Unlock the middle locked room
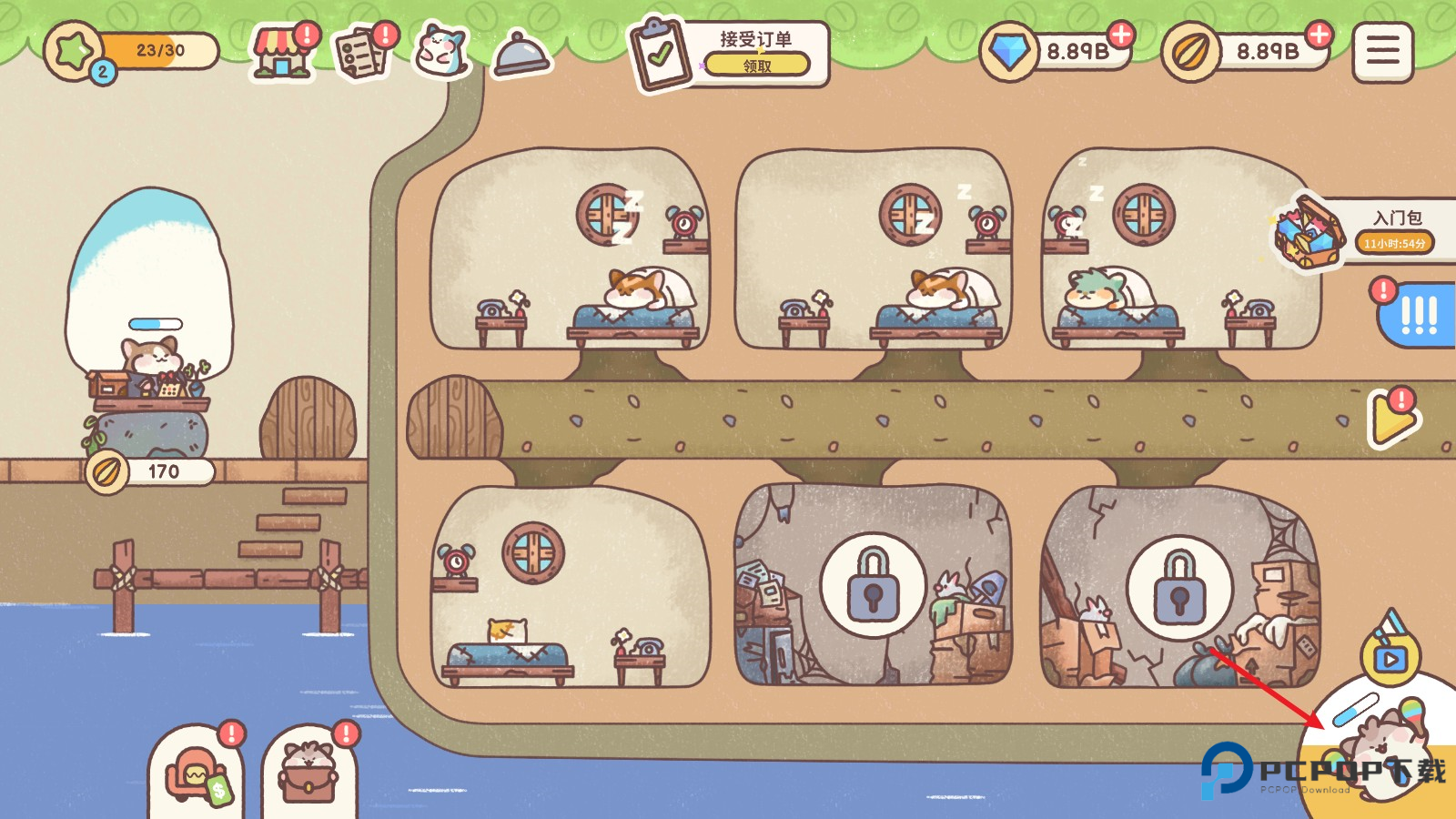1456x819 pixels. pyautogui.click(x=873, y=585)
